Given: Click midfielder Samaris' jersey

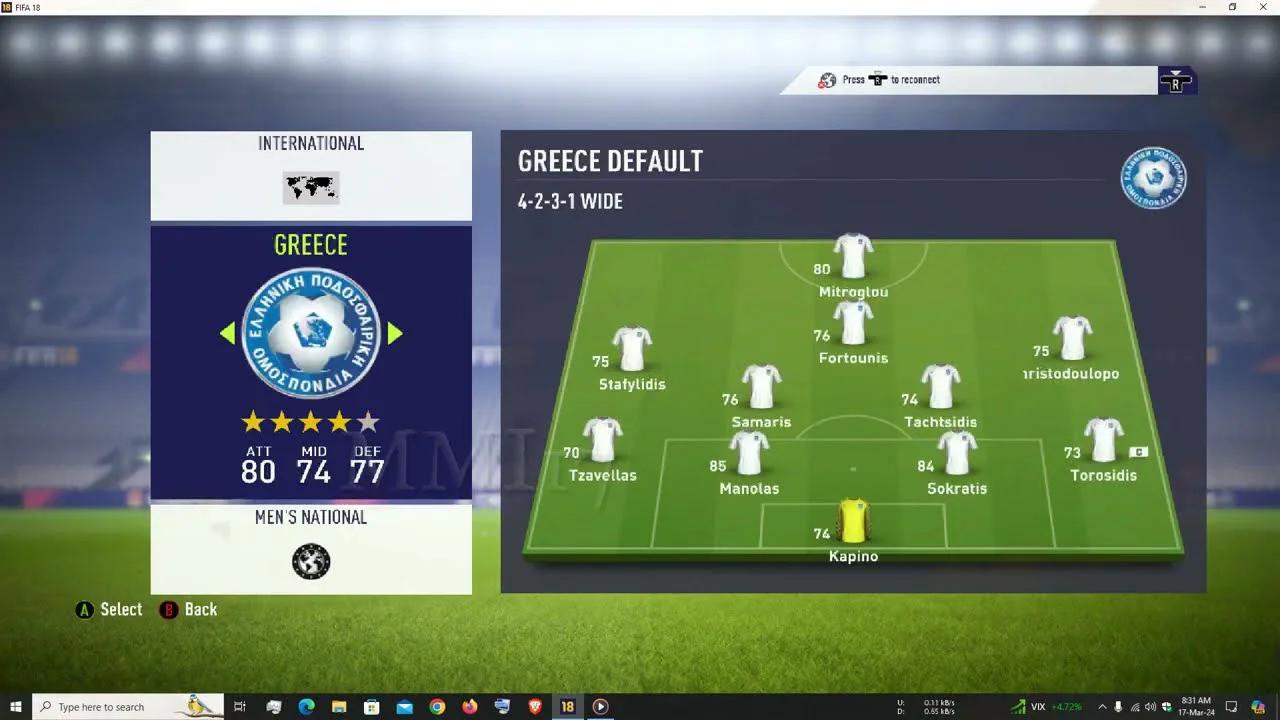Looking at the screenshot, I should coord(761,386).
